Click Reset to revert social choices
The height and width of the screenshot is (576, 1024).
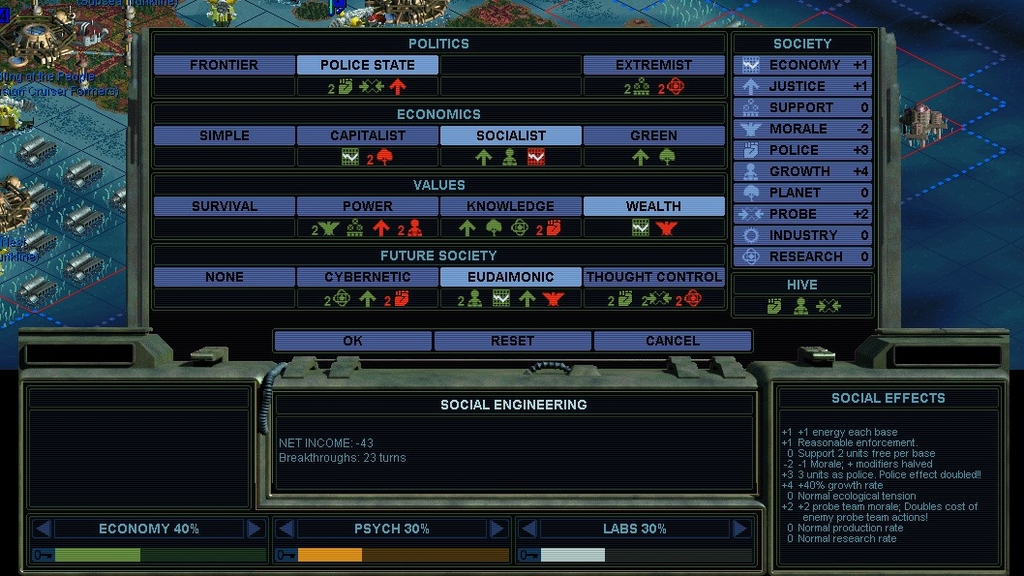point(512,341)
